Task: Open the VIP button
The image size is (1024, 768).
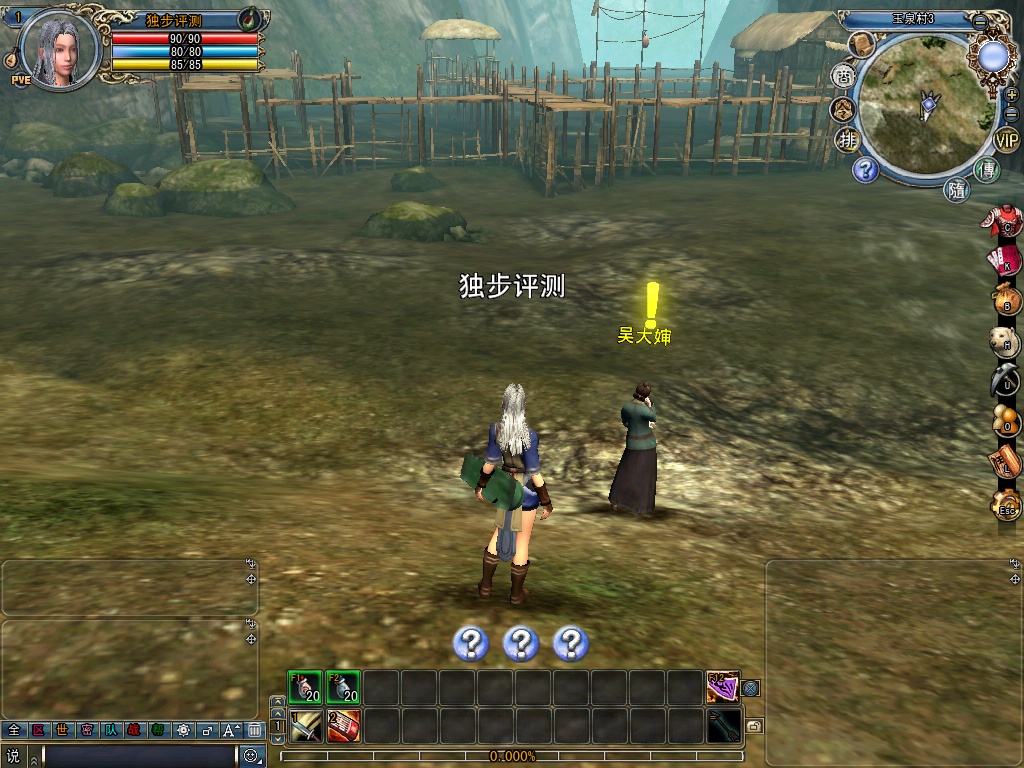Action: coord(1007,139)
